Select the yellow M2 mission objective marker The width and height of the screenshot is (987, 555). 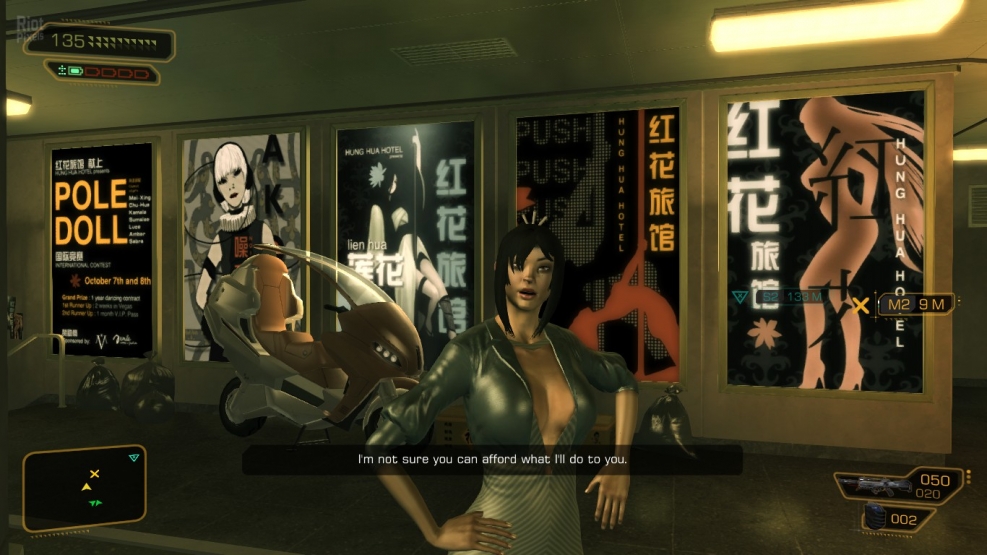point(859,305)
